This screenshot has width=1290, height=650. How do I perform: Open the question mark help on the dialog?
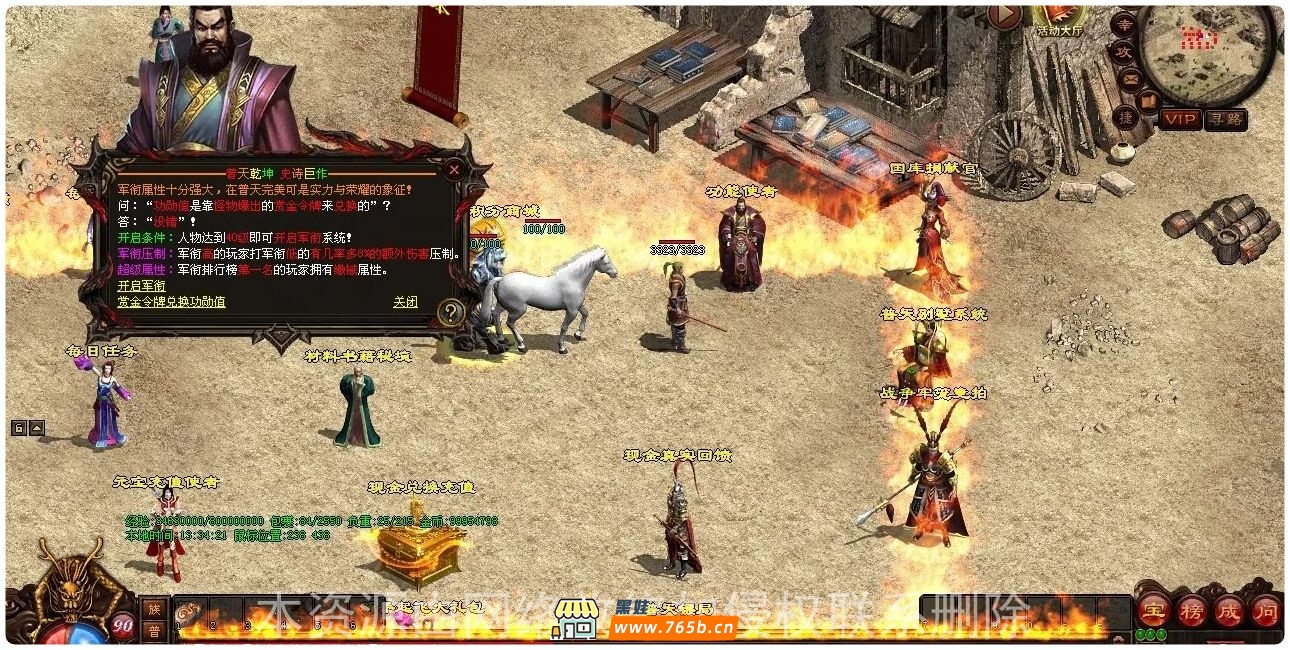[x=452, y=313]
